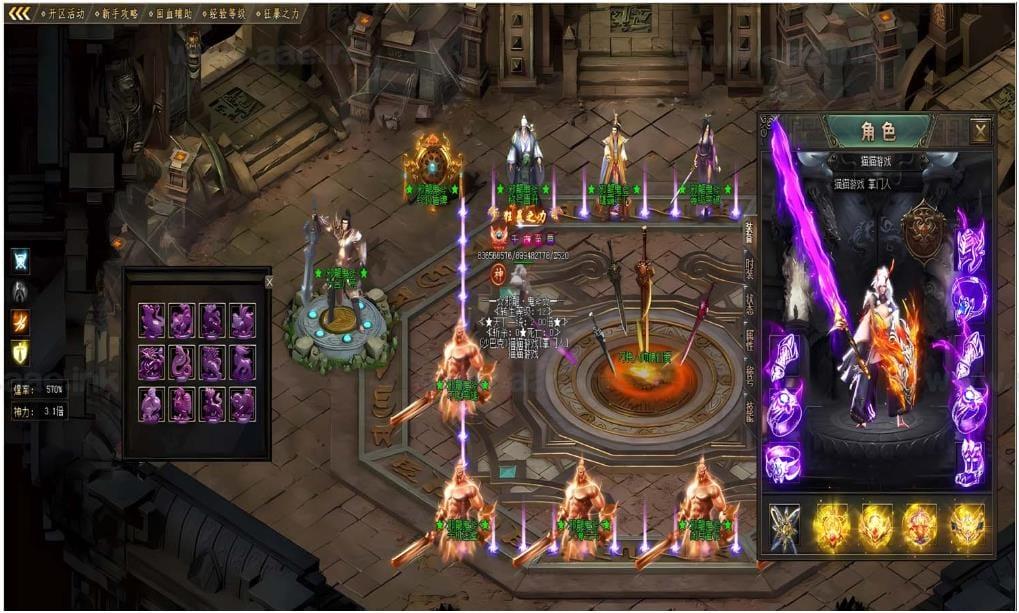
Task: Collapse the top menu with the triple-arrow button
Action: tap(19, 14)
